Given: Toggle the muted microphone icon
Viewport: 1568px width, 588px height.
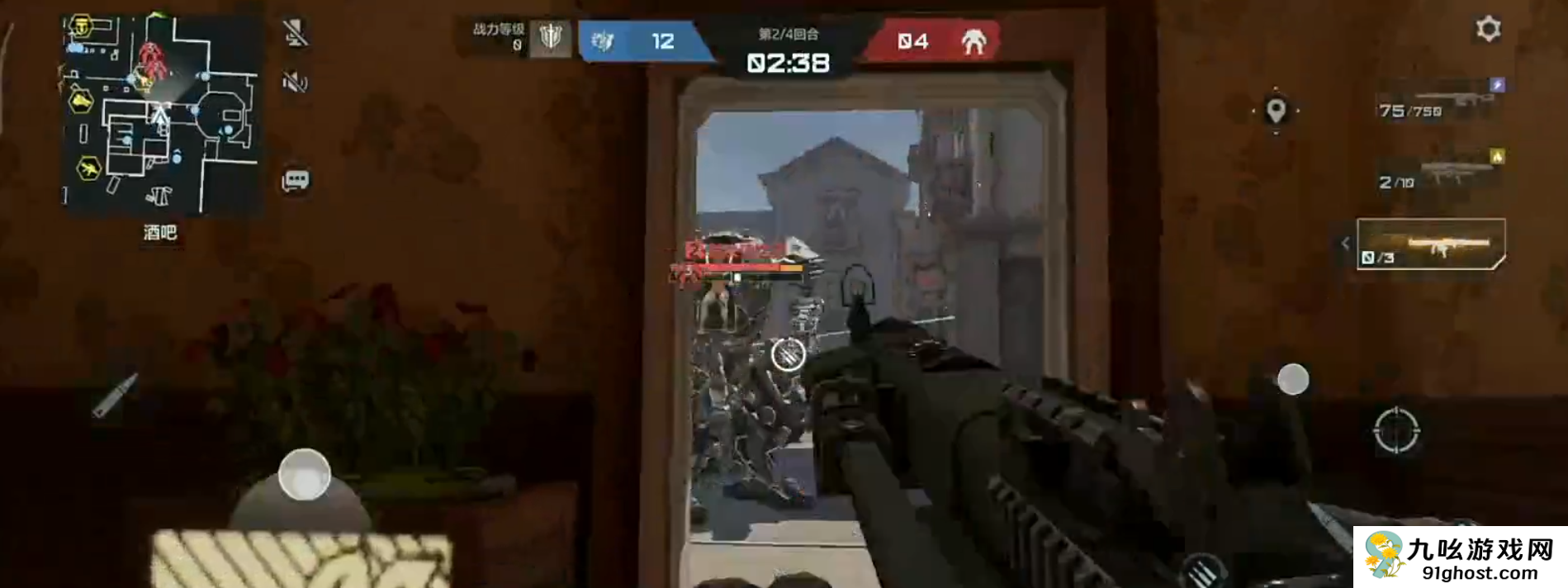Looking at the screenshot, I should 295,33.
